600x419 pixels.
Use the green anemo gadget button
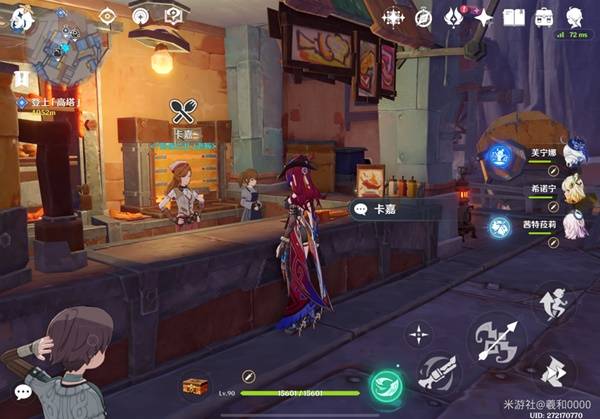pyautogui.click(x=383, y=386)
